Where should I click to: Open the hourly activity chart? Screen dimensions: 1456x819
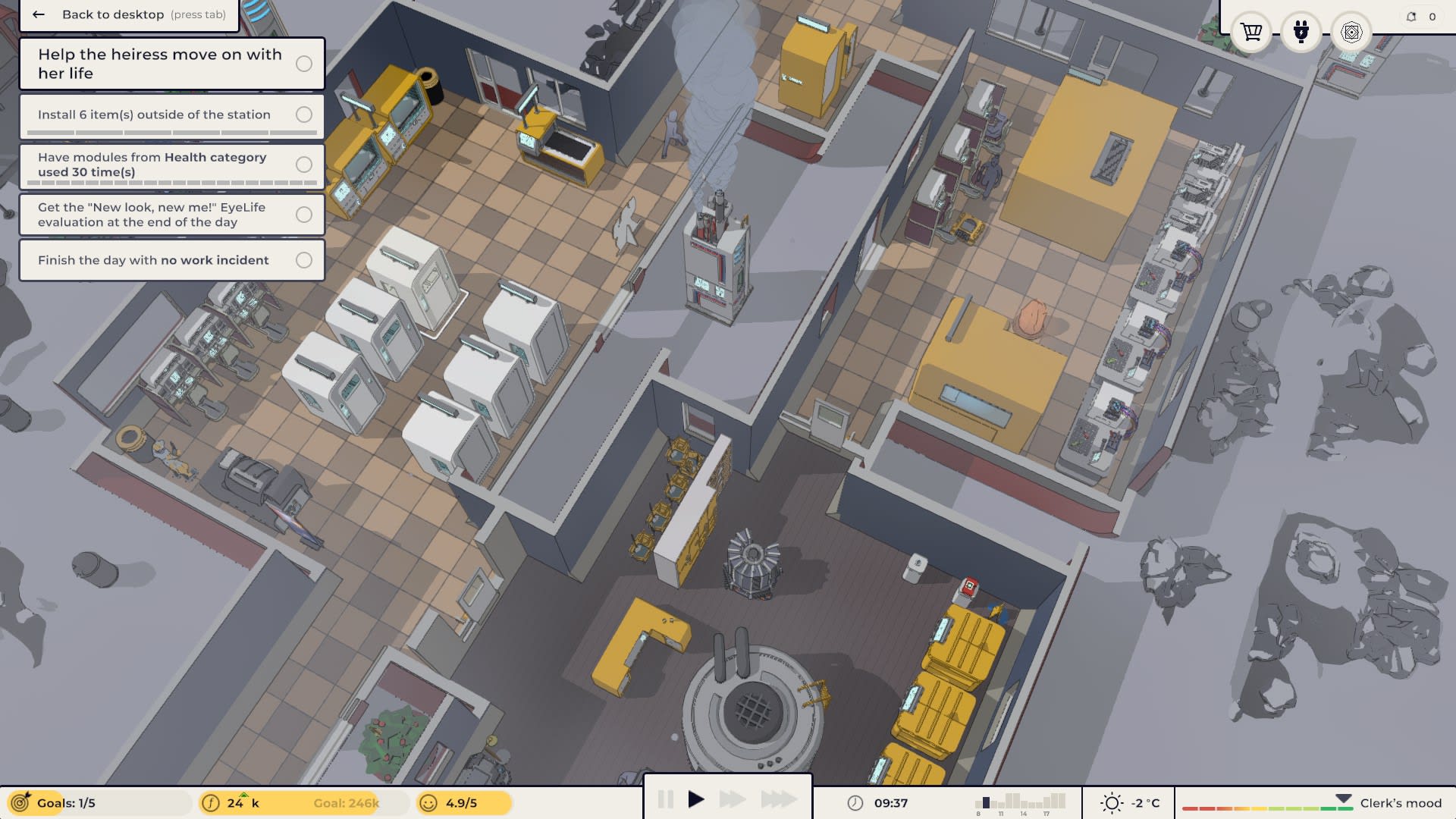click(1020, 803)
